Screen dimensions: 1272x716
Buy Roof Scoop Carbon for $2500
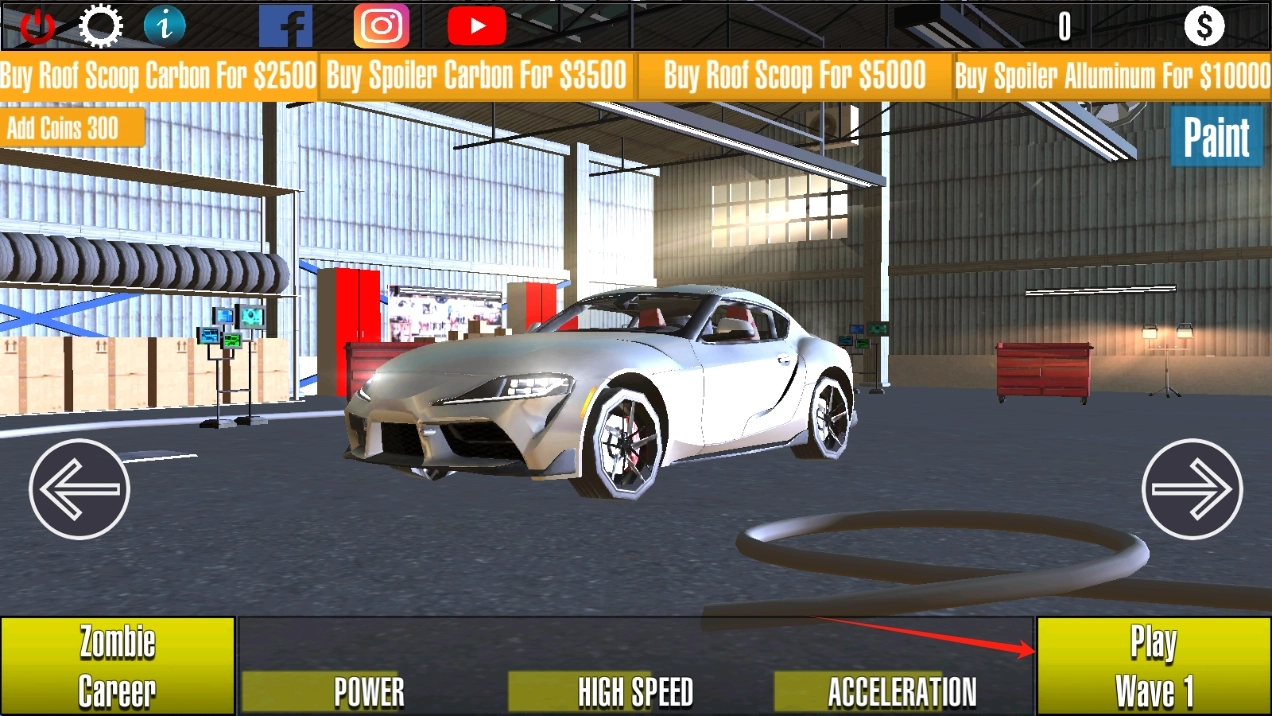pyautogui.click(x=159, y=76)
